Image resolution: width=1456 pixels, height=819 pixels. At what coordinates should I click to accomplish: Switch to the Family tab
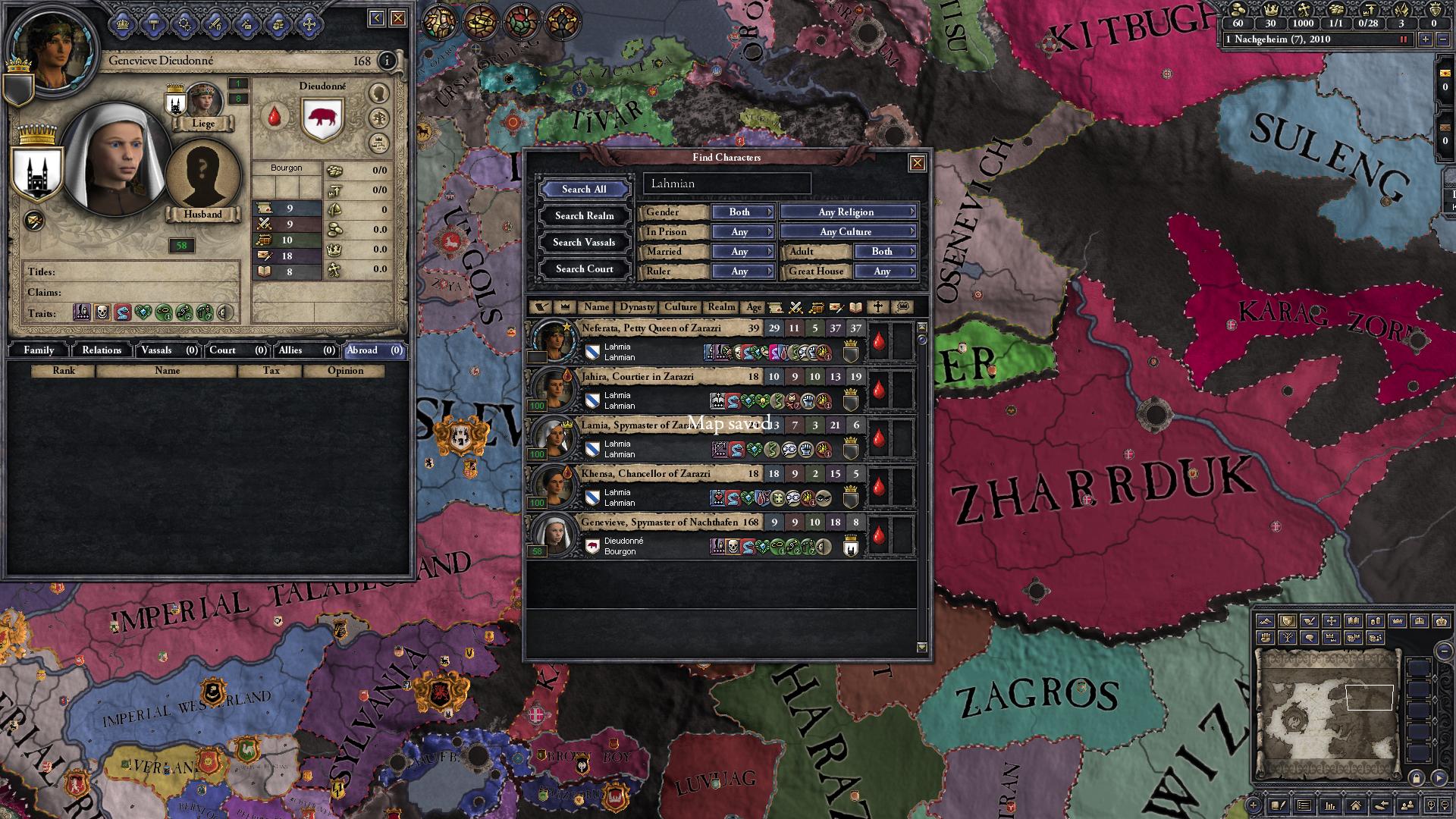point(38,350)
